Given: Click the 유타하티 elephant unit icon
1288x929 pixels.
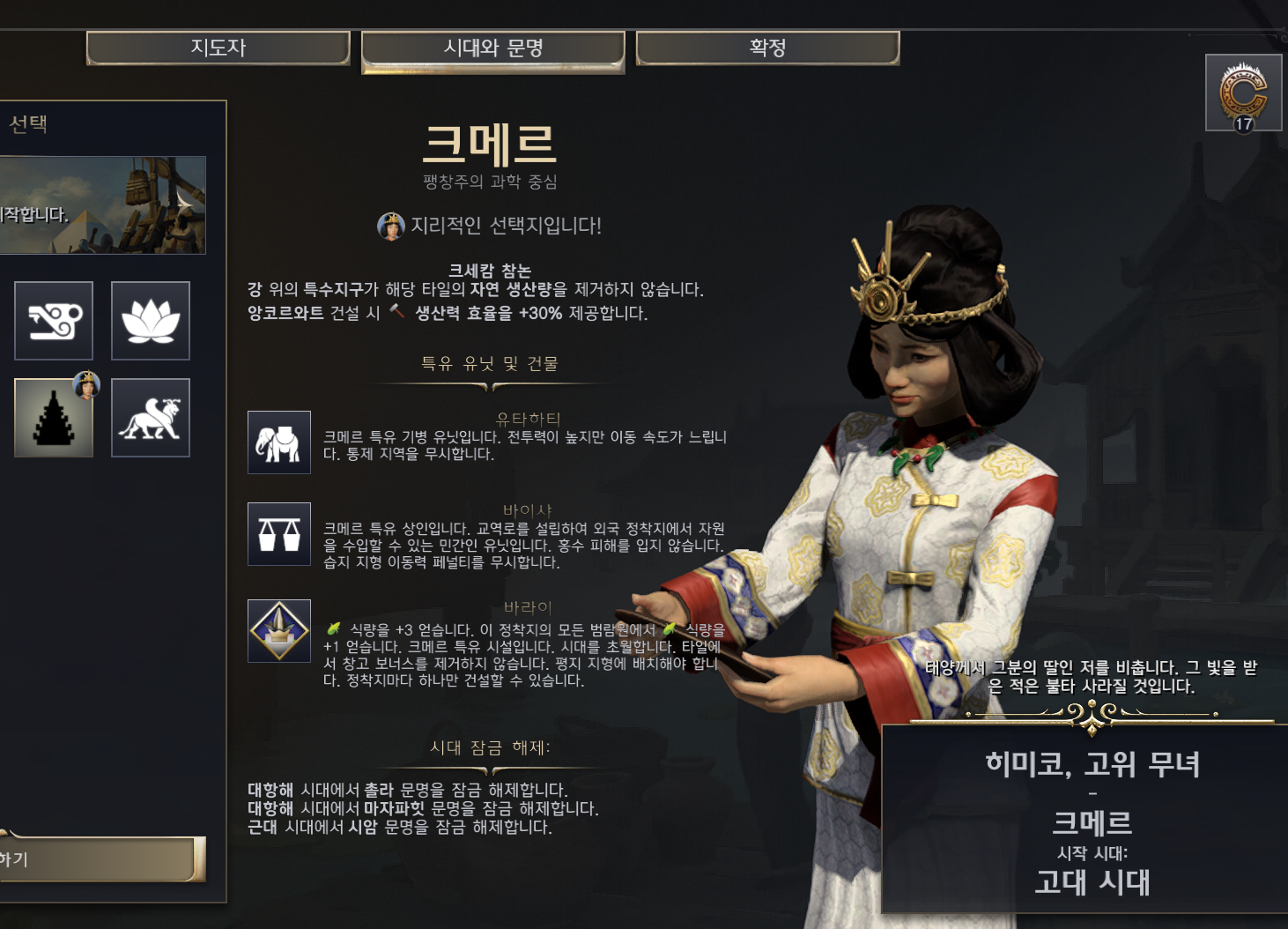Looking at the screenshot, I should [x=279, y=442].
